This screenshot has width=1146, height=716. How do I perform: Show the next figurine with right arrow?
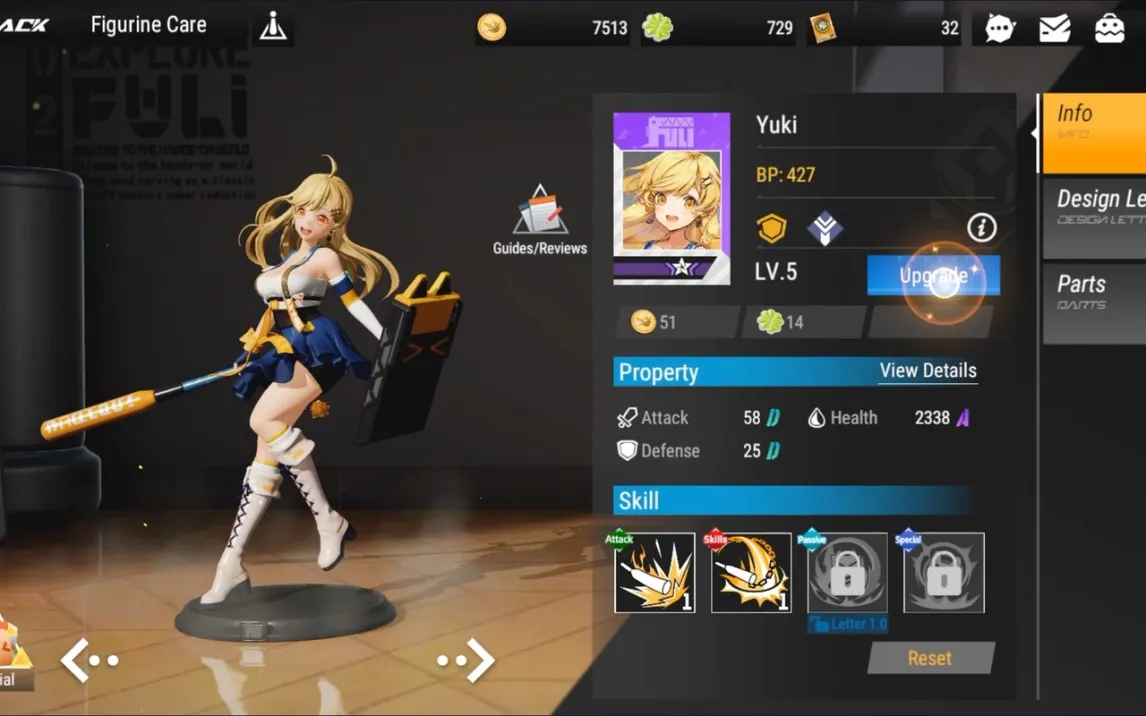pyautogui.click(x=468, y=660)
